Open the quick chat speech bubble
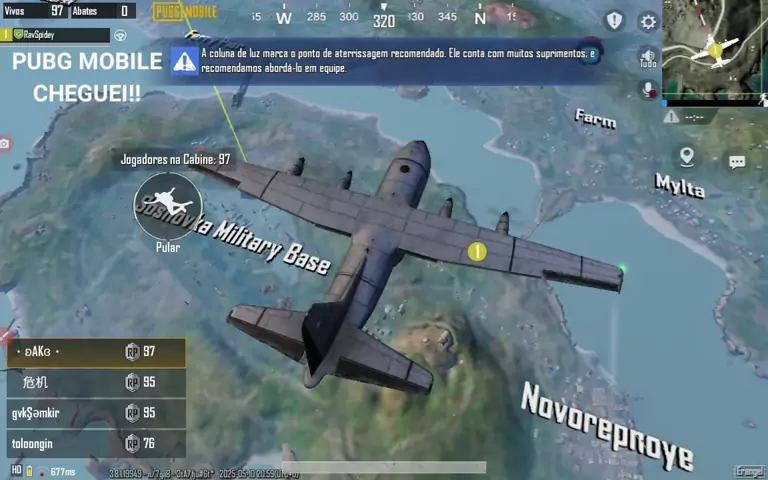Screen dimensions: 768x480 point(737,161)
